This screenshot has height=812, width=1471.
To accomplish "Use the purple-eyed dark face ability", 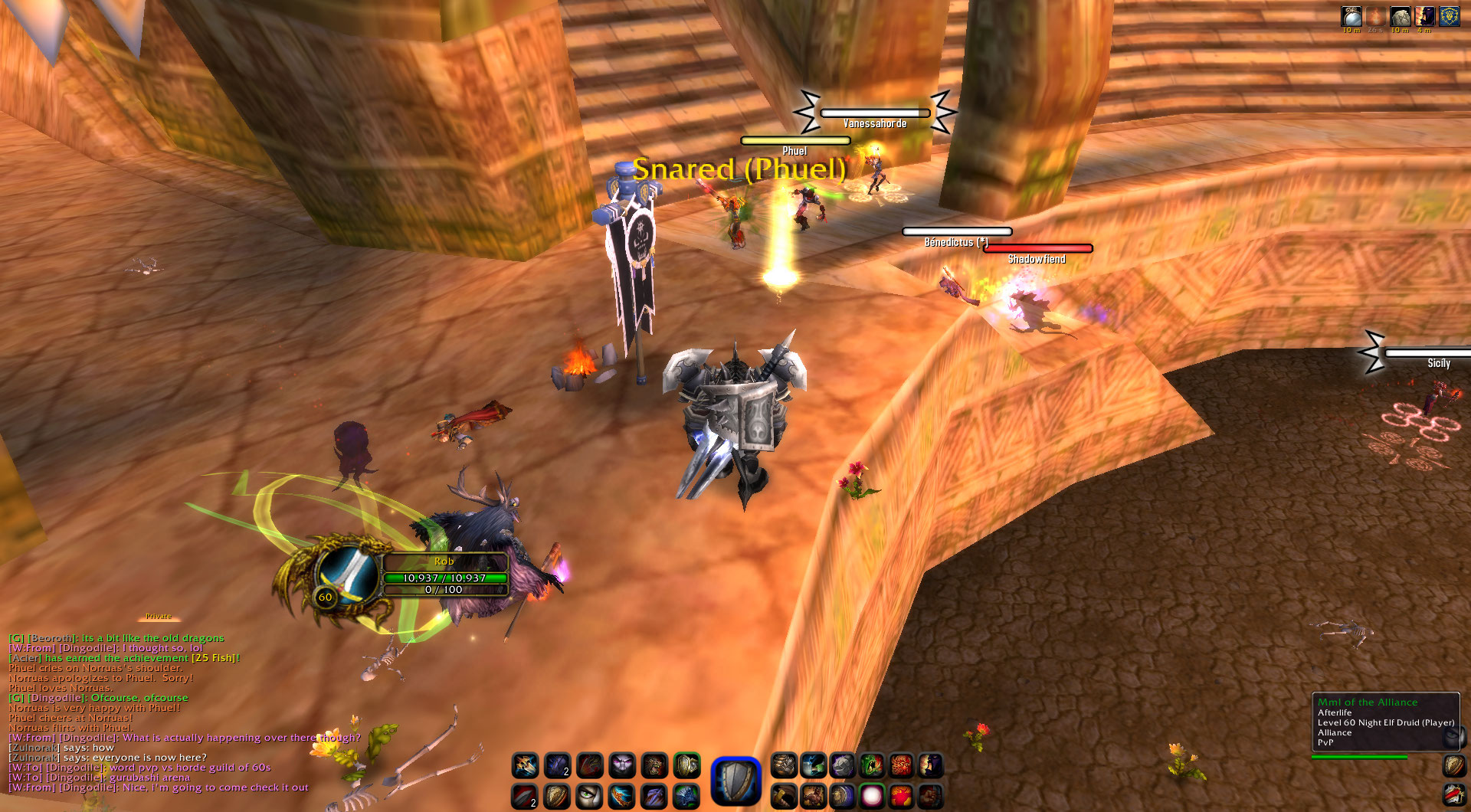I will (621, 765).
